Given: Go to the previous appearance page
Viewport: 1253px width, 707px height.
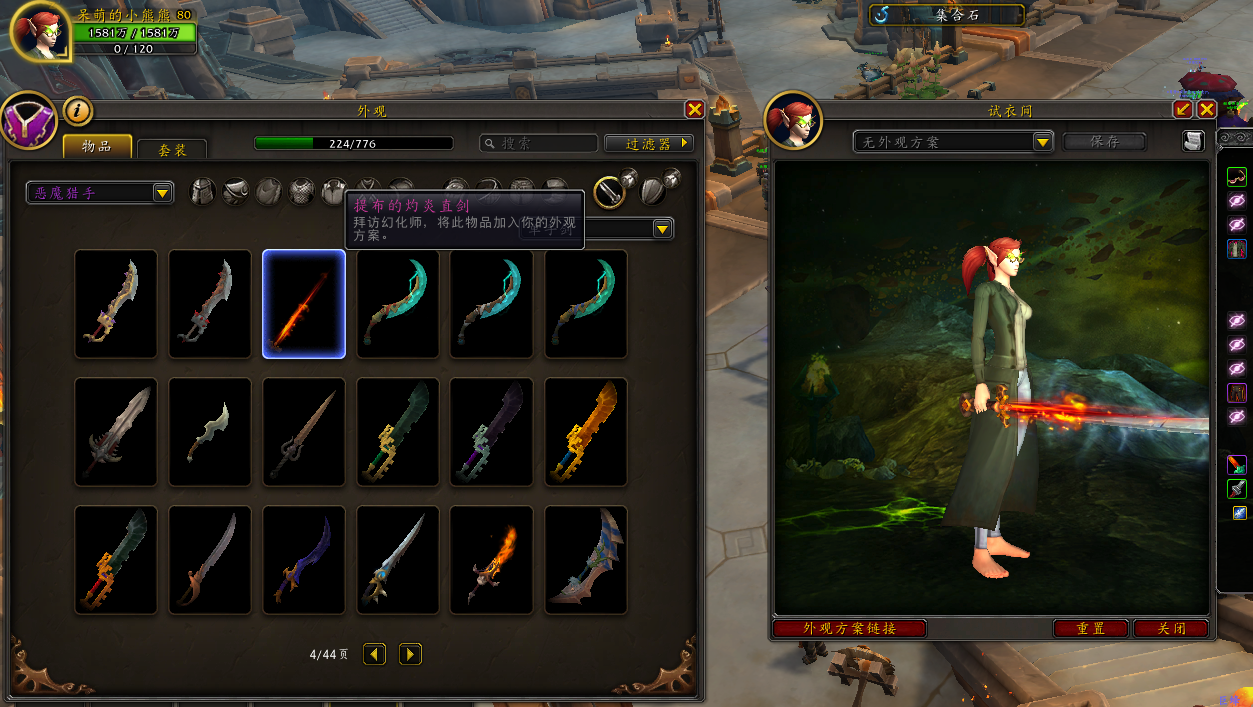Looking at the screenshot, I should (x=374, y=655).
